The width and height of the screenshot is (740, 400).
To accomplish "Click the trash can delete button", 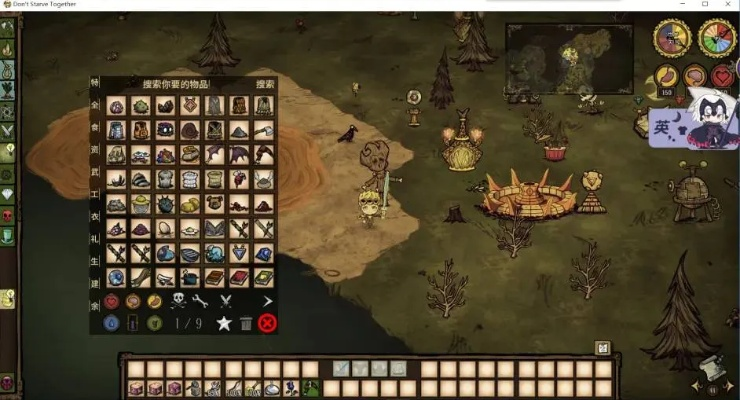I will [x=246, y=323].
